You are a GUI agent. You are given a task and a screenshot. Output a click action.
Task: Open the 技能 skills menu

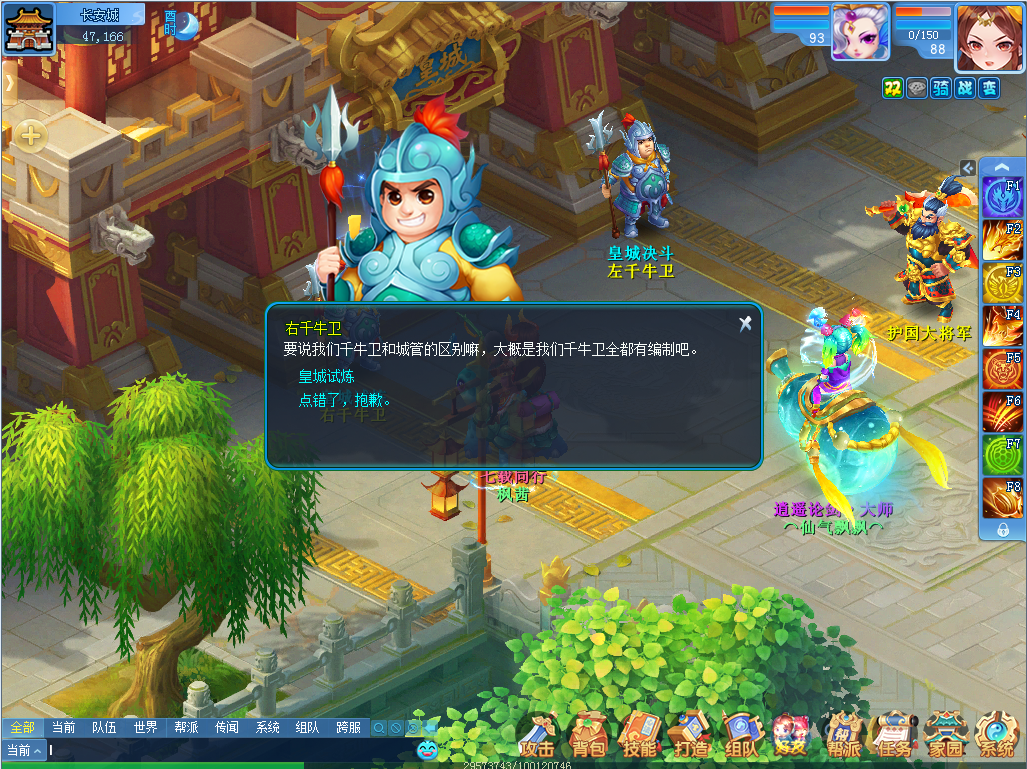tap(638, 737)
